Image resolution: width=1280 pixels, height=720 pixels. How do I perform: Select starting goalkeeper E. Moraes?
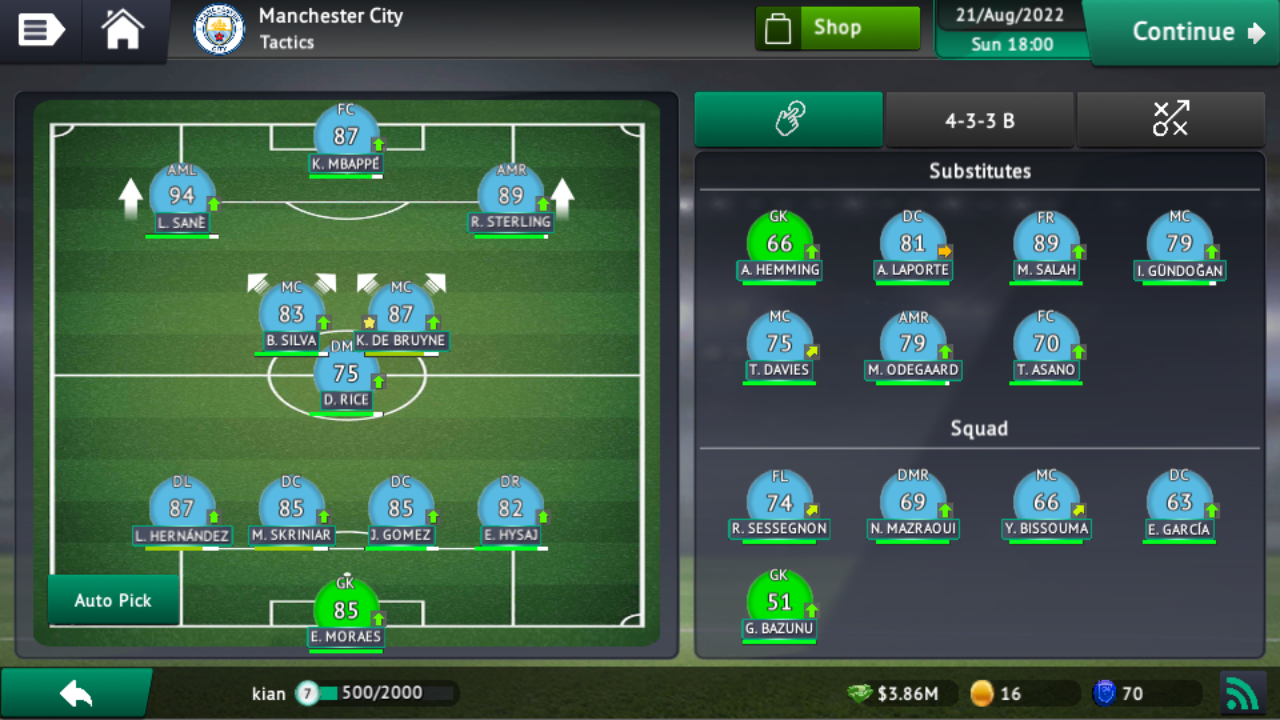[345, 606]
